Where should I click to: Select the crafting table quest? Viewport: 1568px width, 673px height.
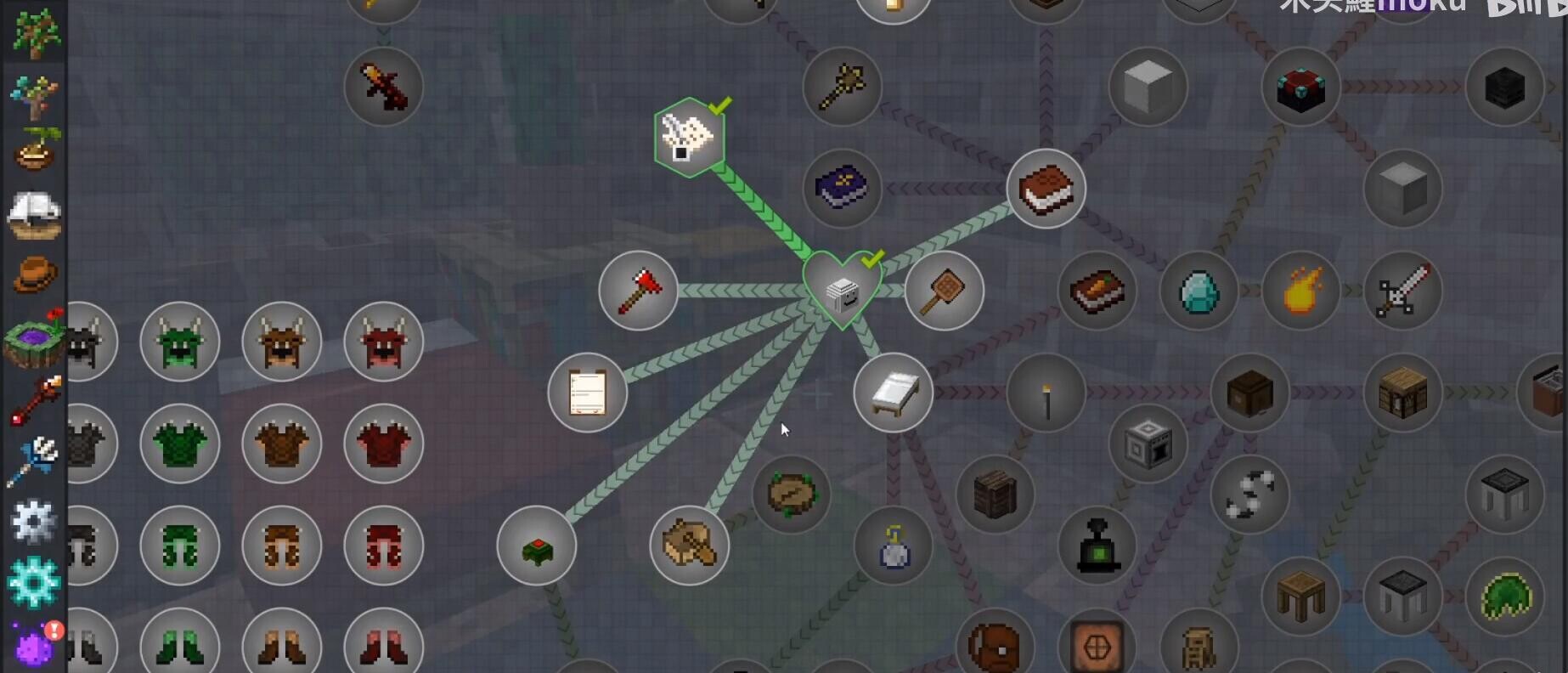coord(1402,393)
